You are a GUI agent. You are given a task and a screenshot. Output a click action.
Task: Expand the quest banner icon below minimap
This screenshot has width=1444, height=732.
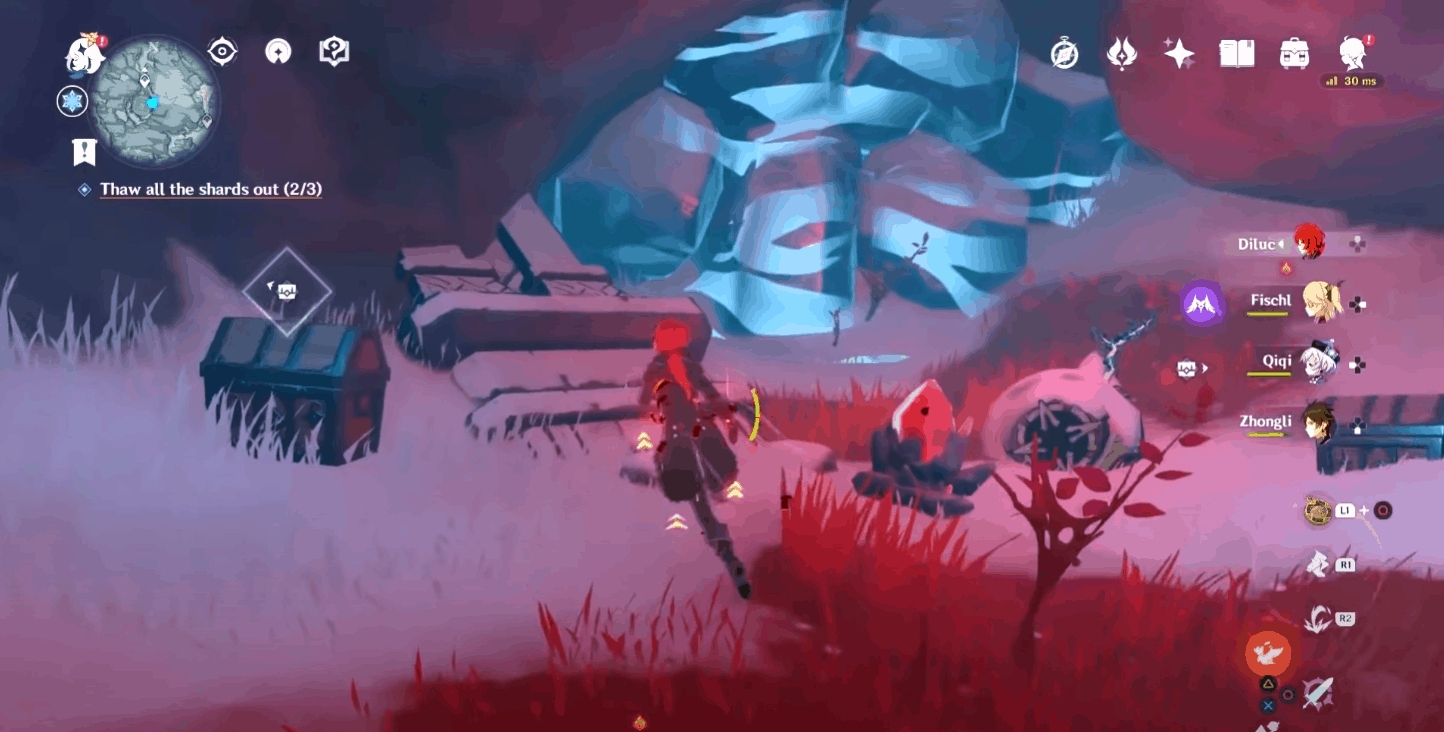[x=84, y=152]
